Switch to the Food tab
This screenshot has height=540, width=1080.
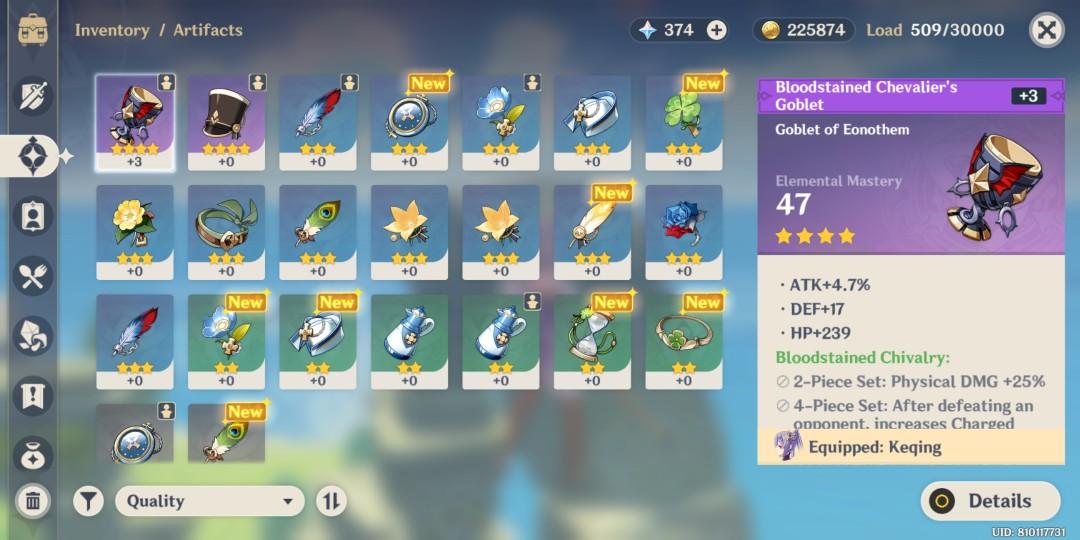coord(33,276)
